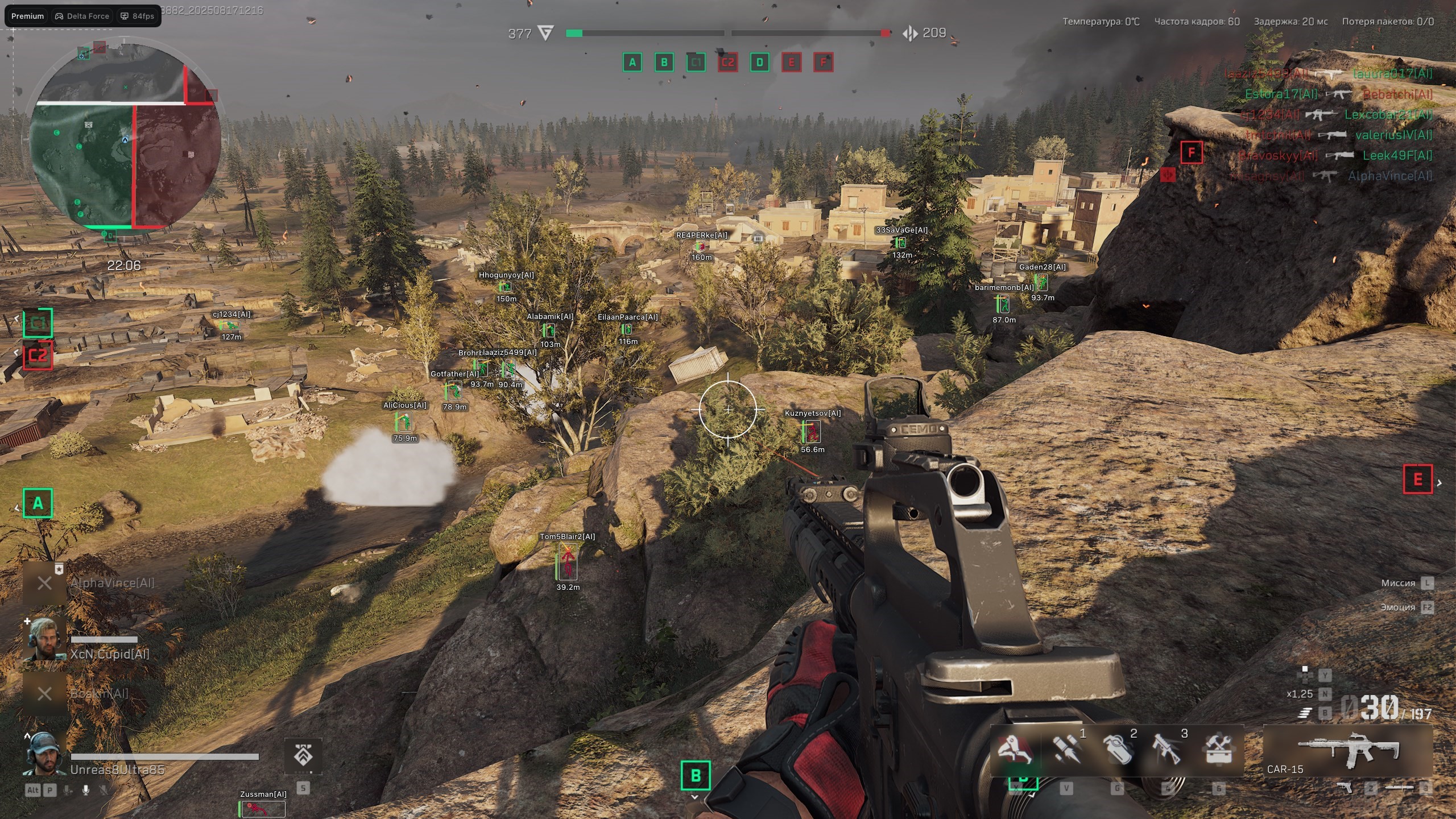Activate the red operator ability icon

tap(1015, 749)
